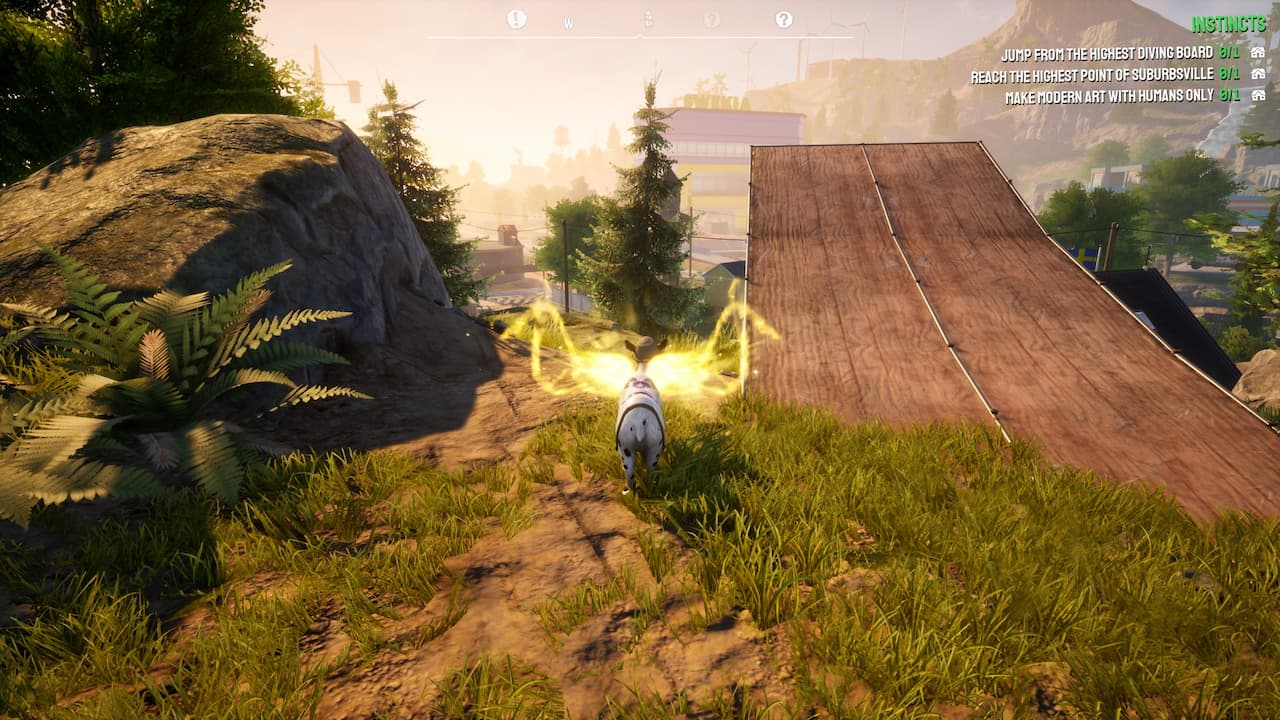Click the house icon for the Suburbsville instinct
This screenshot has width=1280, height=720.
point(1260,73)
